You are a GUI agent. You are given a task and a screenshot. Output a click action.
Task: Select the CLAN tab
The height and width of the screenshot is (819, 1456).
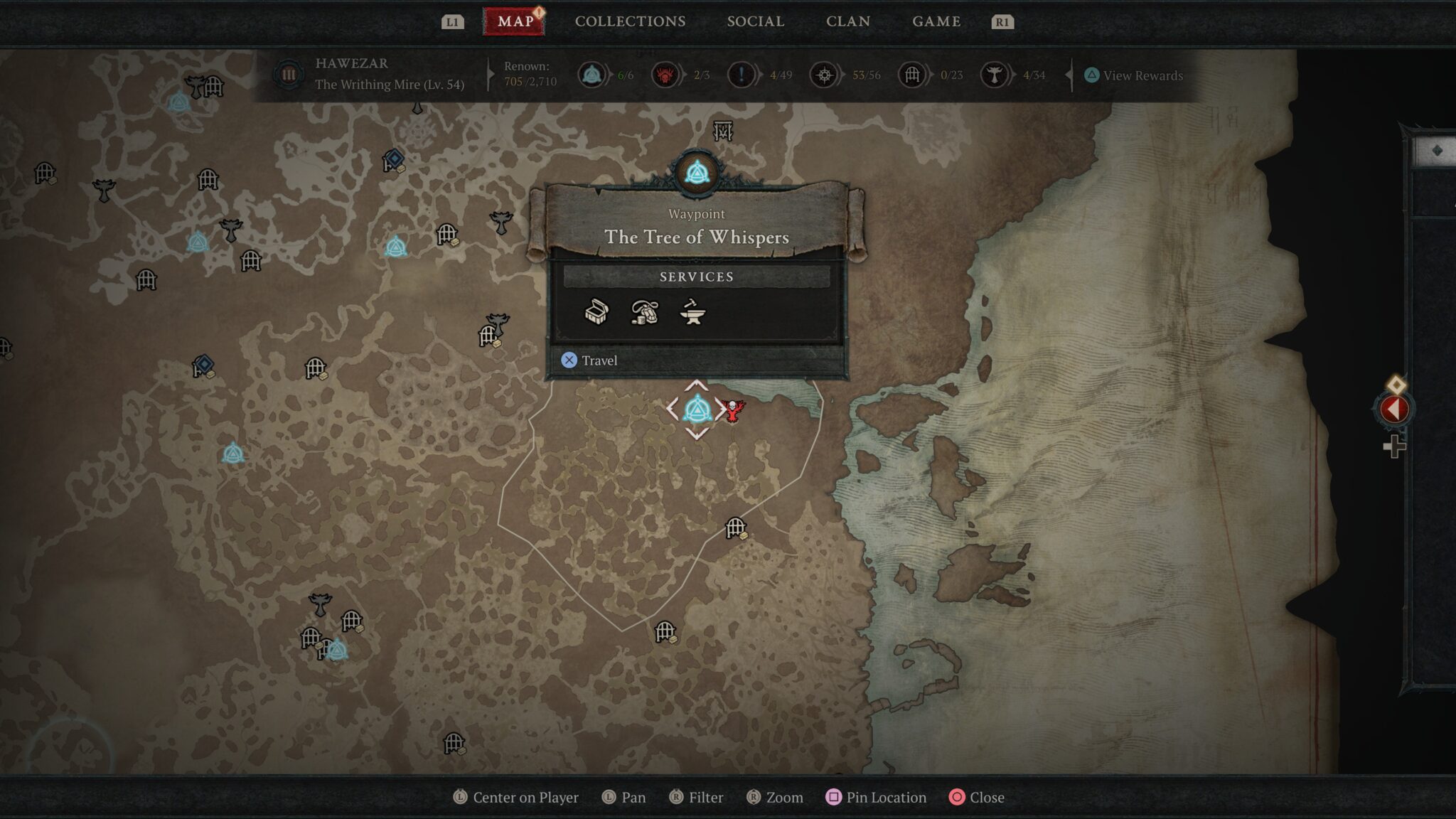pos(849,21)
